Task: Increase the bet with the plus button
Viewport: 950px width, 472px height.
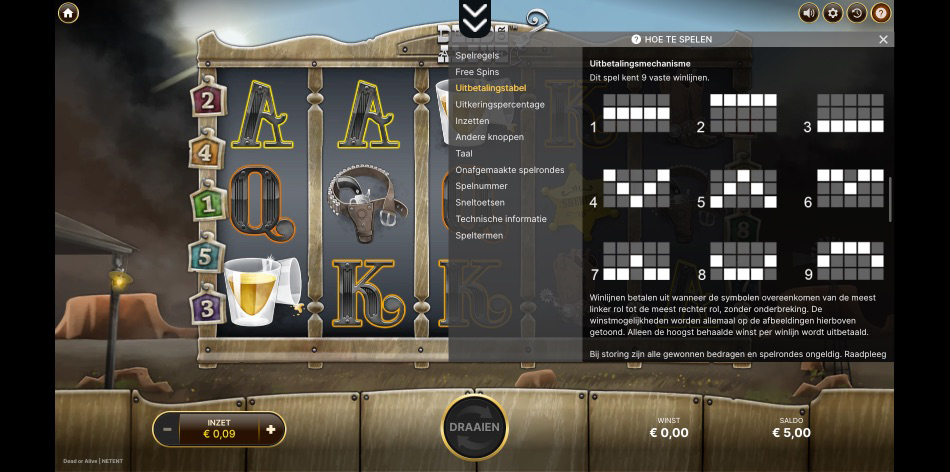Action: click(x=270, y=430)
